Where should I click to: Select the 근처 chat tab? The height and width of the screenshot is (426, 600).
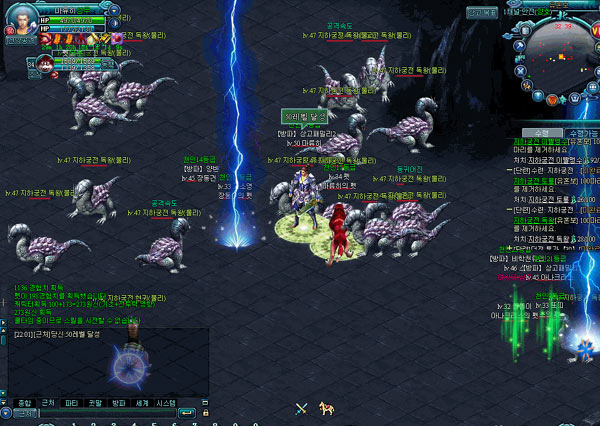[48, 401]
